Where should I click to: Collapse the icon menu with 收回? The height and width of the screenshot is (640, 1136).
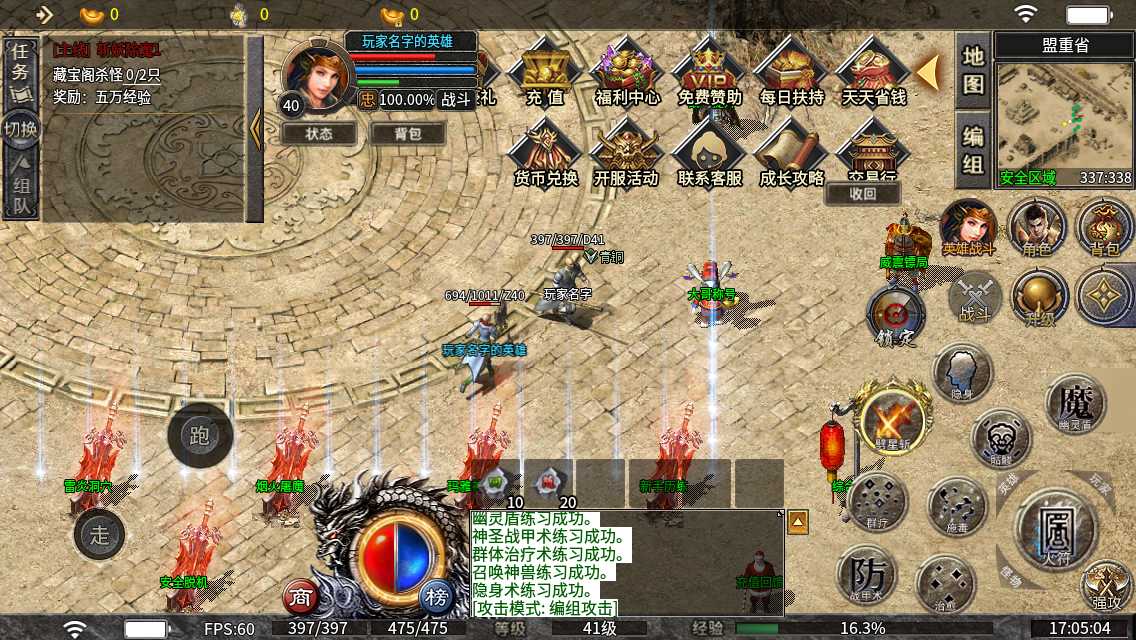863,194
